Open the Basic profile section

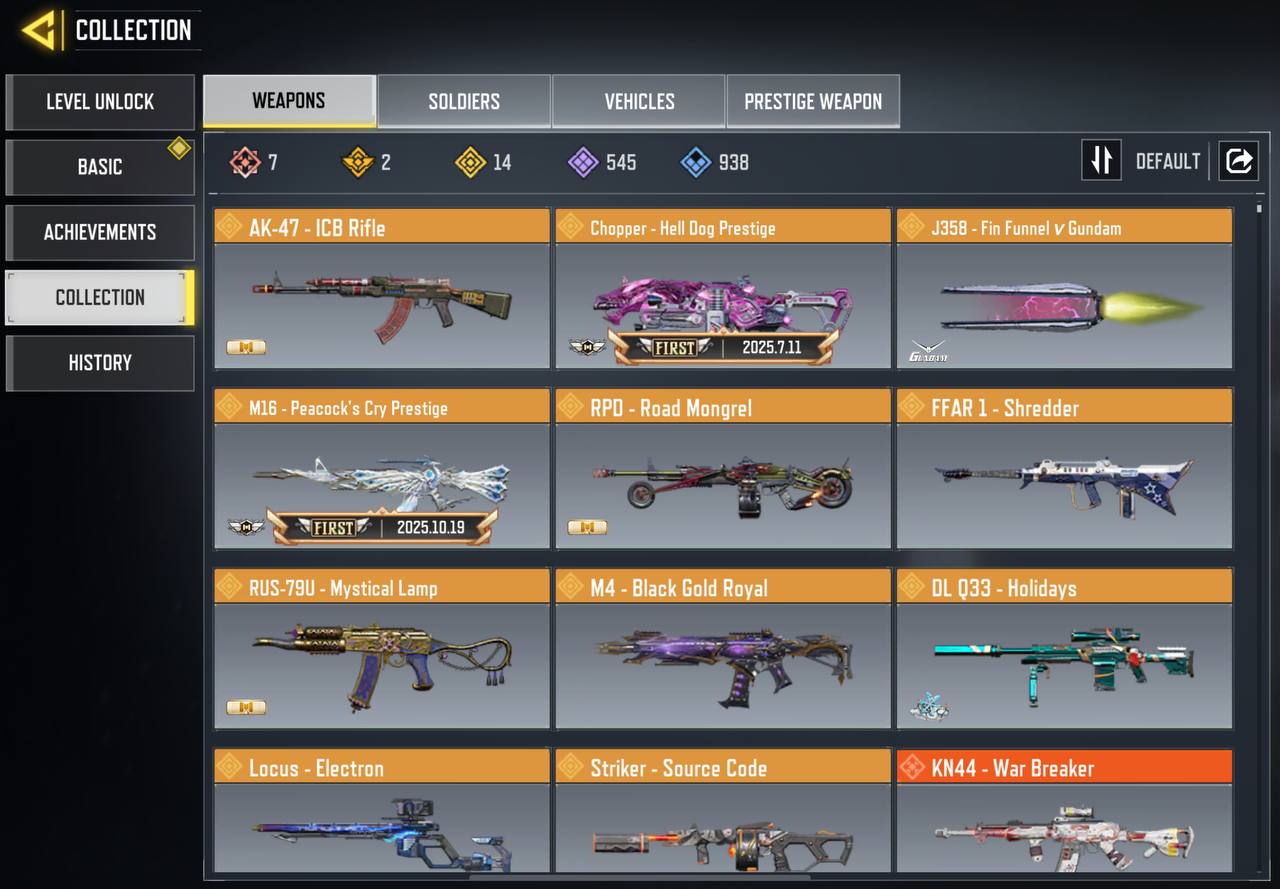pos(100,167)
